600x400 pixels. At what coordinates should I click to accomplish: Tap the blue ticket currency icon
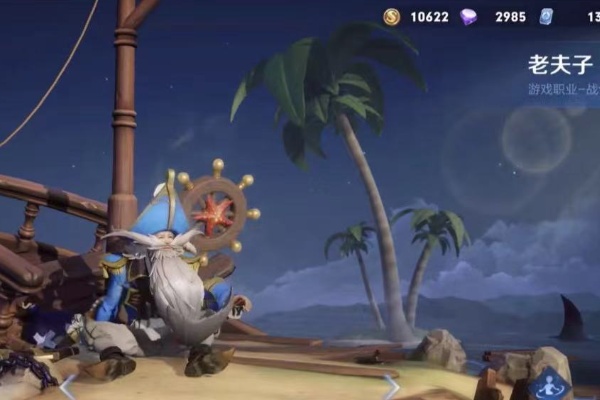546,16
